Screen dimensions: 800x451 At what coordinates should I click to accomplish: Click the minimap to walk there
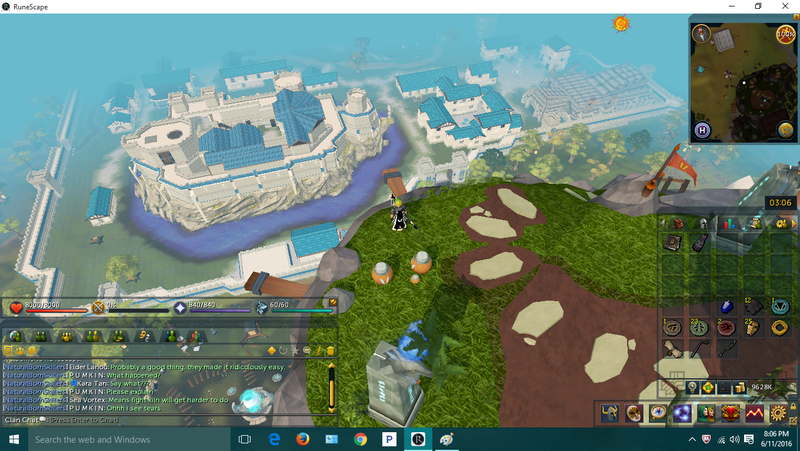[744, 85]
